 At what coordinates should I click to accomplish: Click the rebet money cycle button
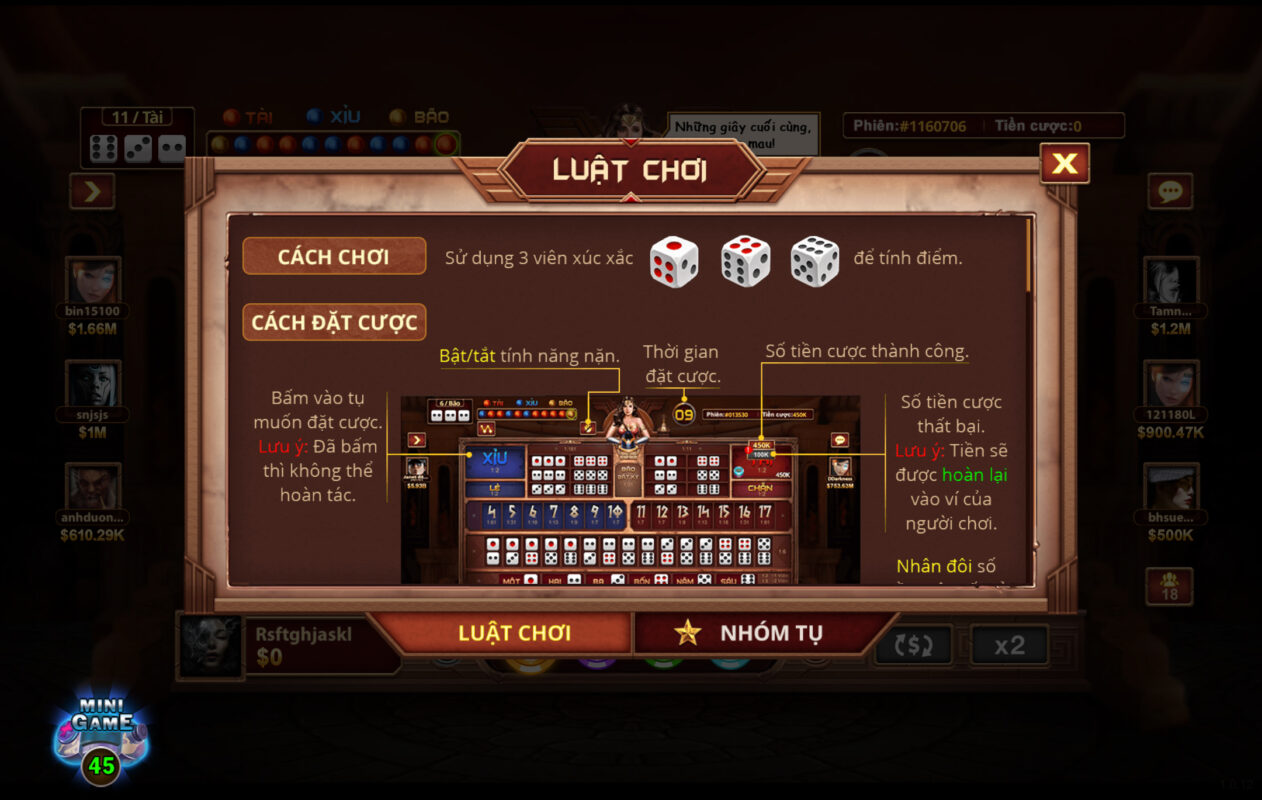click(x=913, y=646)
